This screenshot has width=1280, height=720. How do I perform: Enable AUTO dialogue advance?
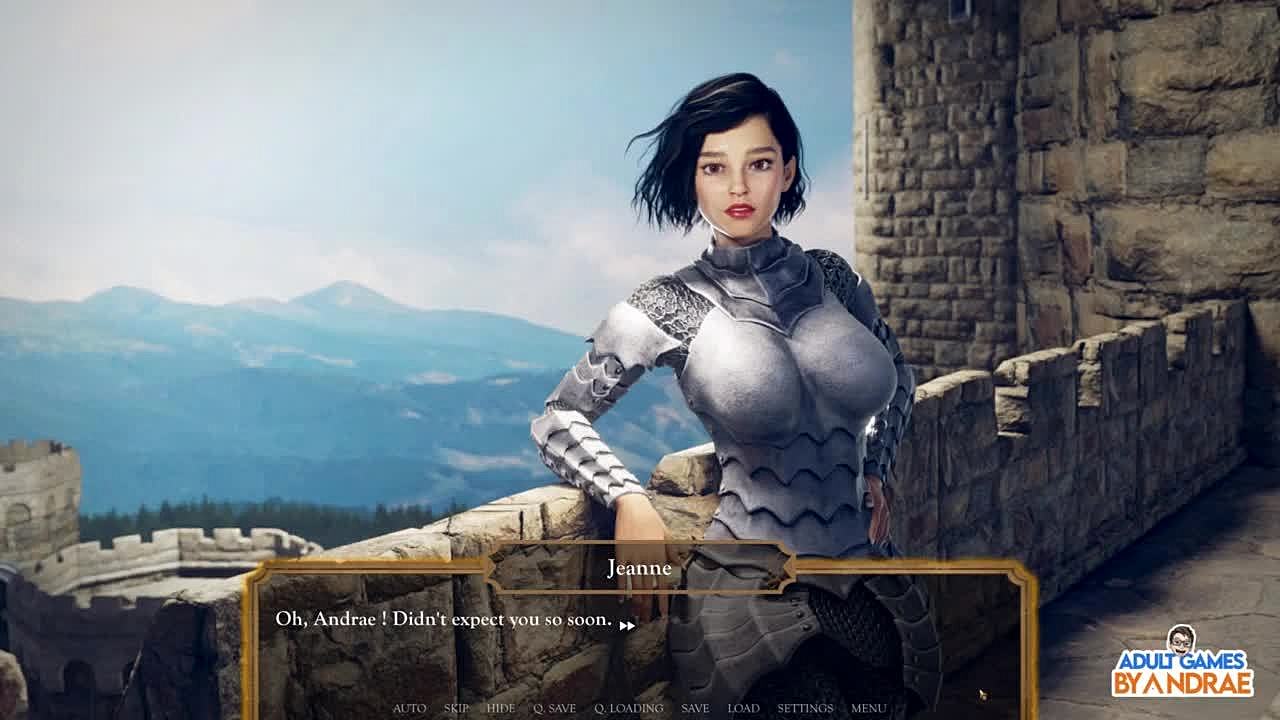tap(409, 708)
